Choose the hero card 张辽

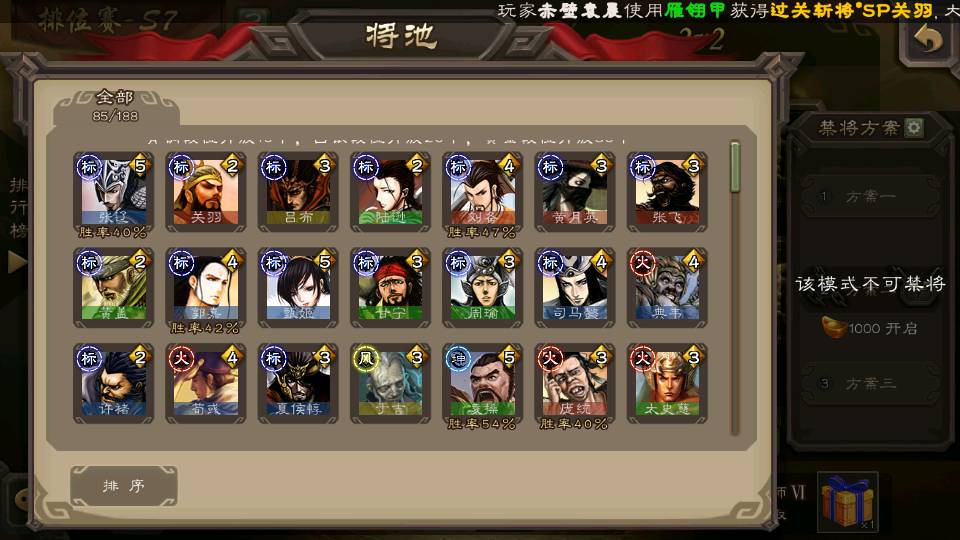[x=113, y=190]
